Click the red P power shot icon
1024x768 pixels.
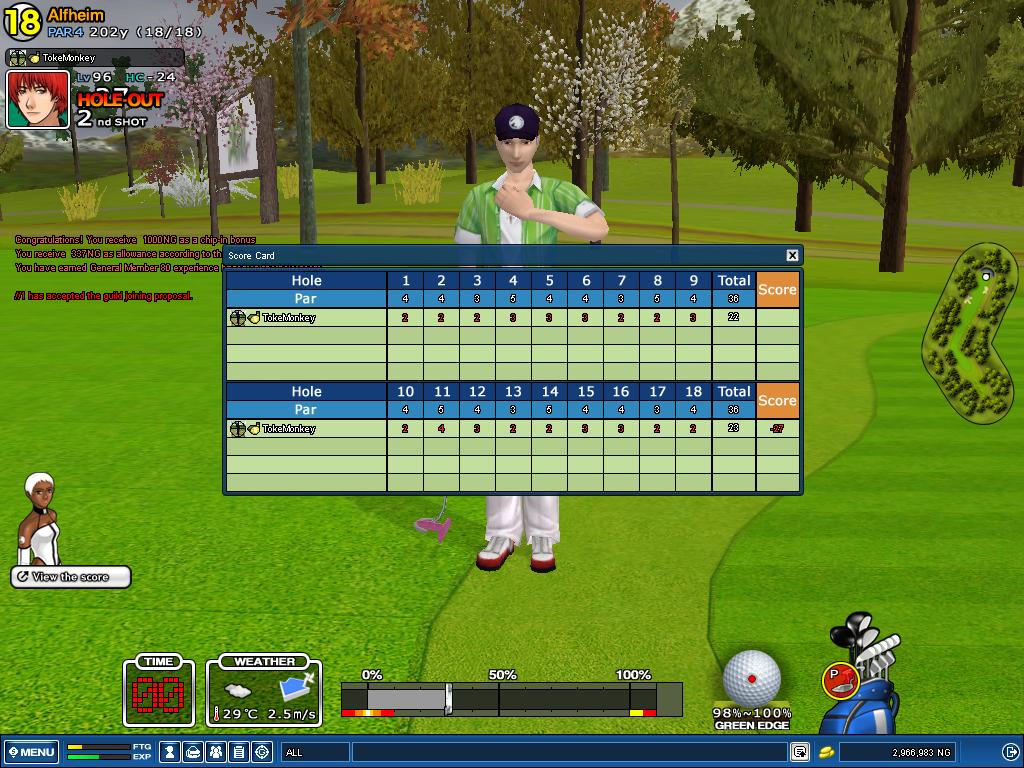838,679
